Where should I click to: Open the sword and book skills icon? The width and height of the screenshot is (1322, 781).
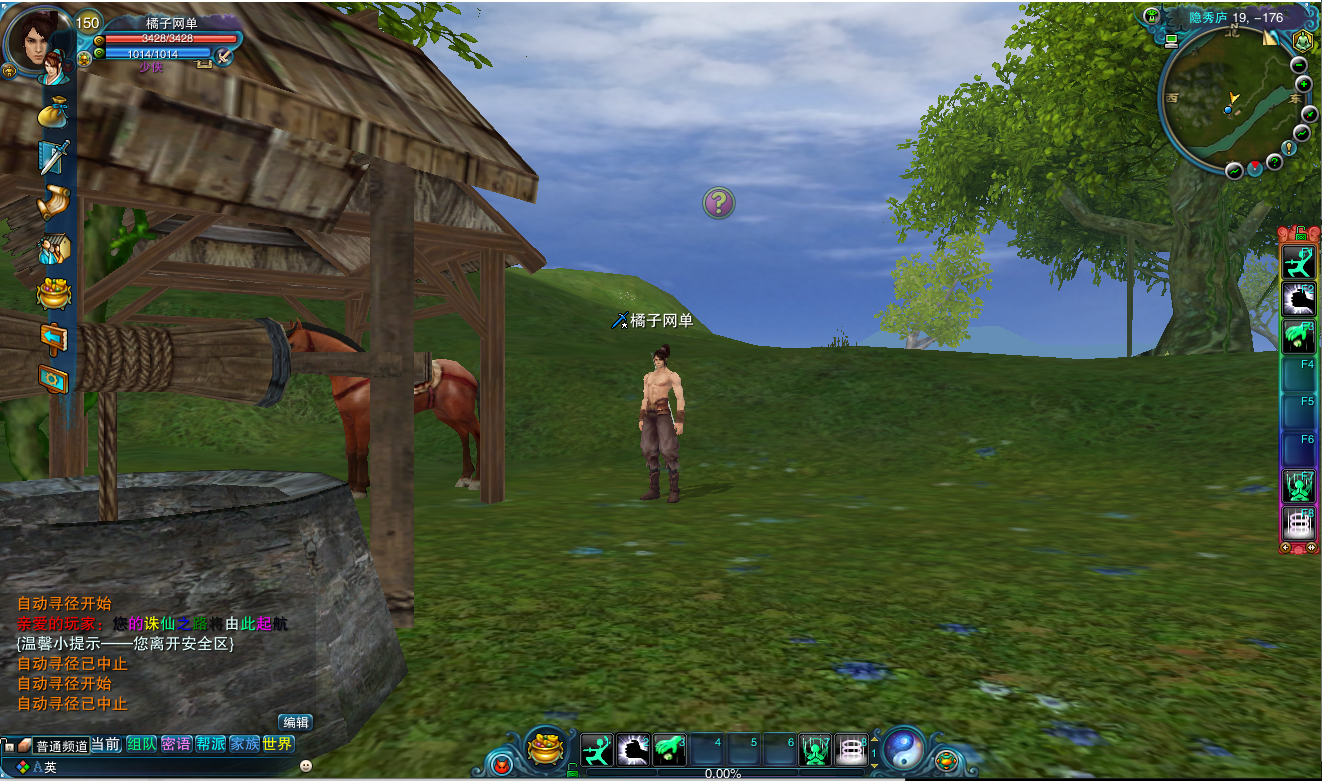tap(52, 157)
